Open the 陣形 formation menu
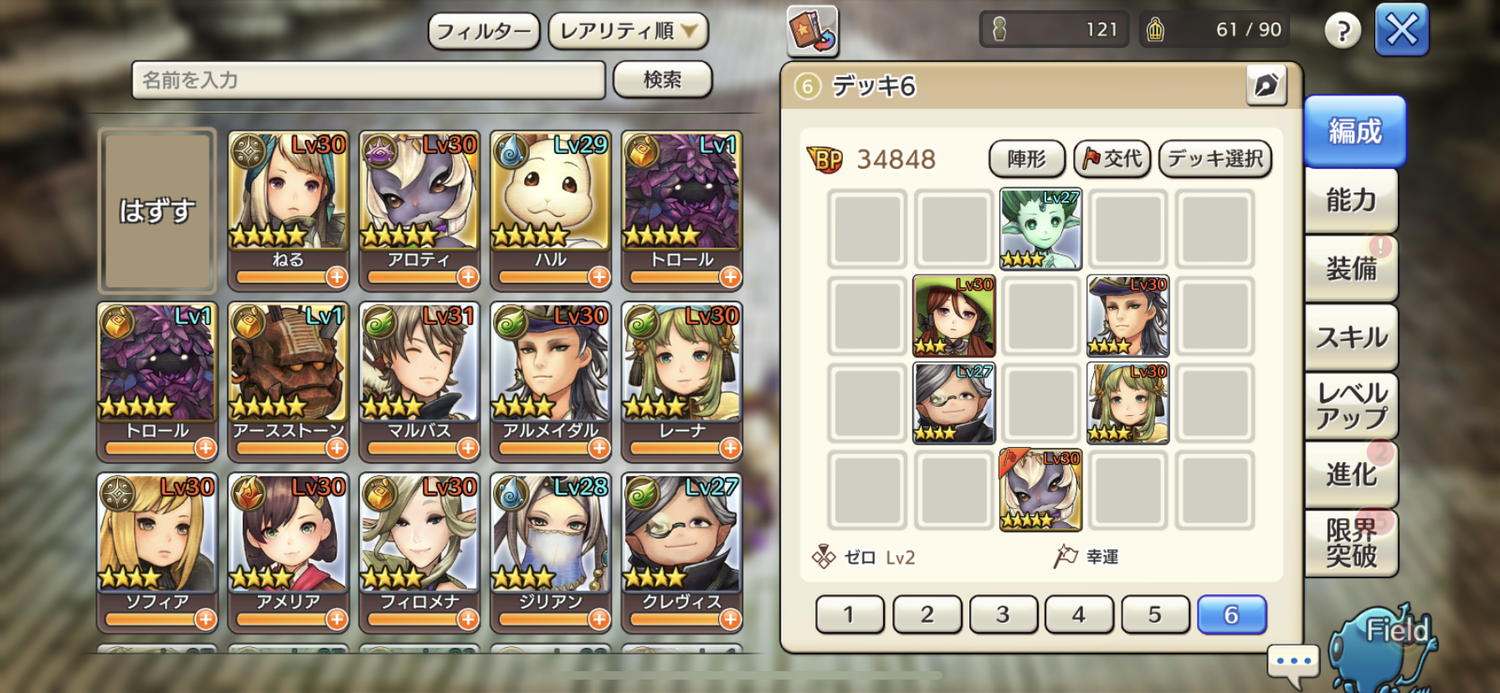 [1027, 159]
